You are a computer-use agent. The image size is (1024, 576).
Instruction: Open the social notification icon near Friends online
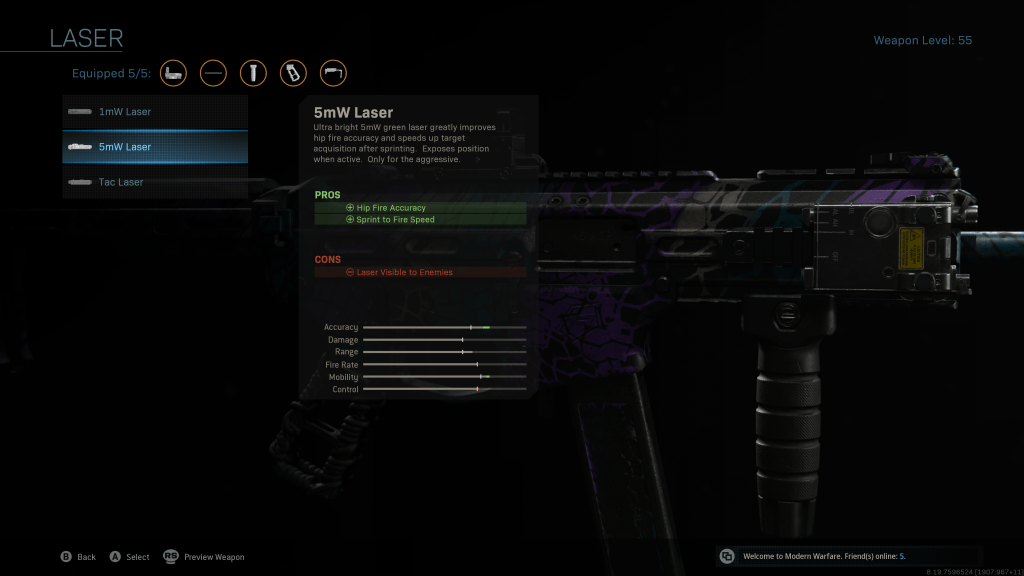click(727, 556)
